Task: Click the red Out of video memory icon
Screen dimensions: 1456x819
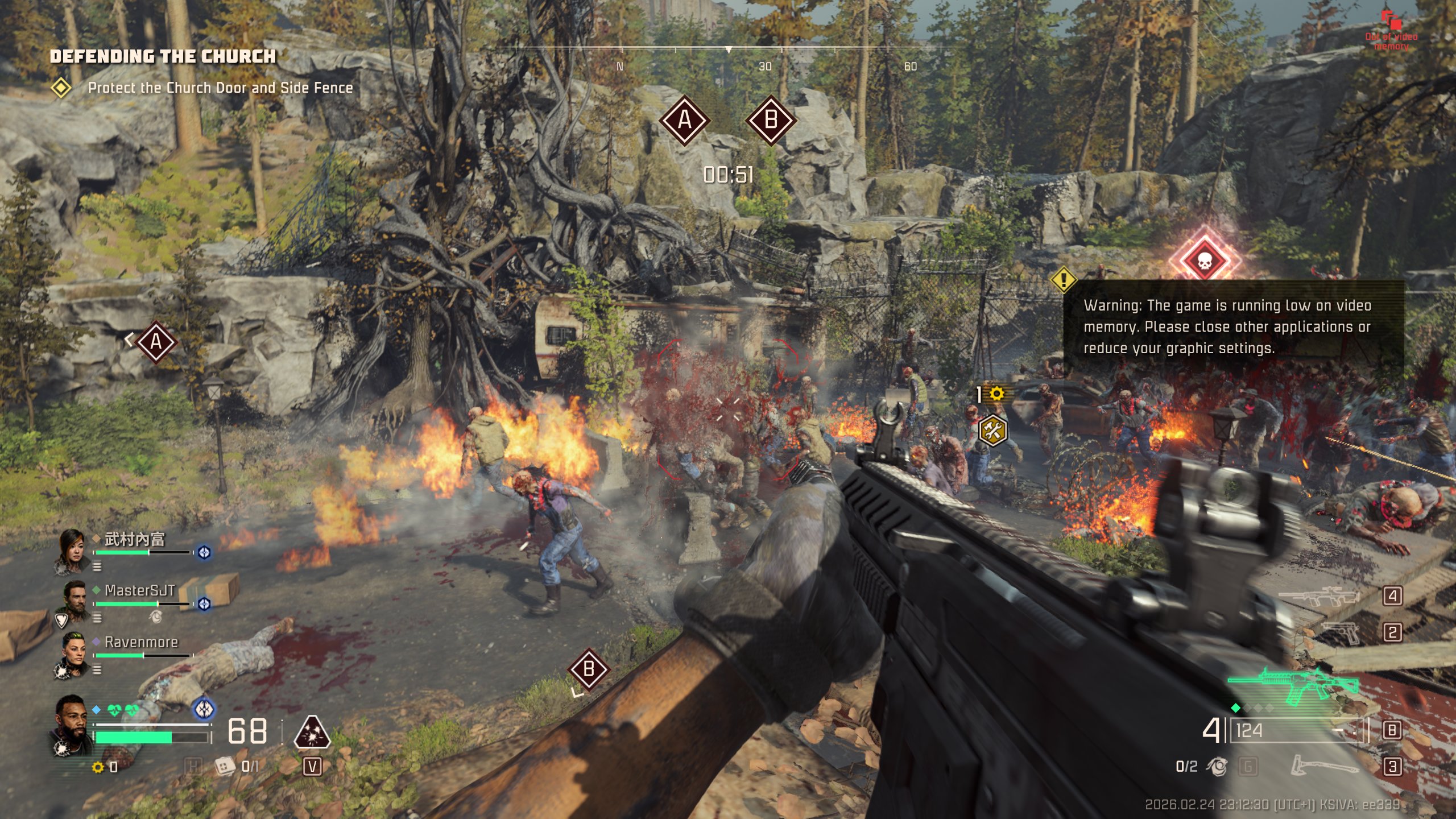Action: (x=1391, y=22)
